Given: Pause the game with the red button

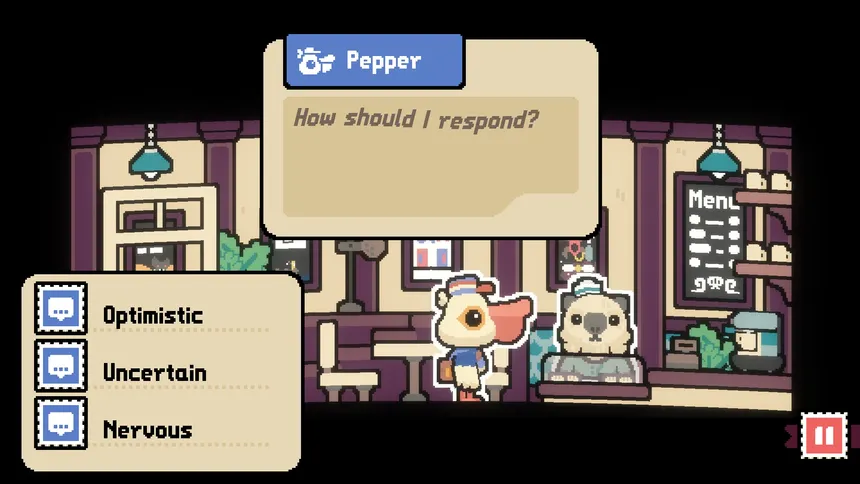Looking at the screenshot, I should click(824, 436).
